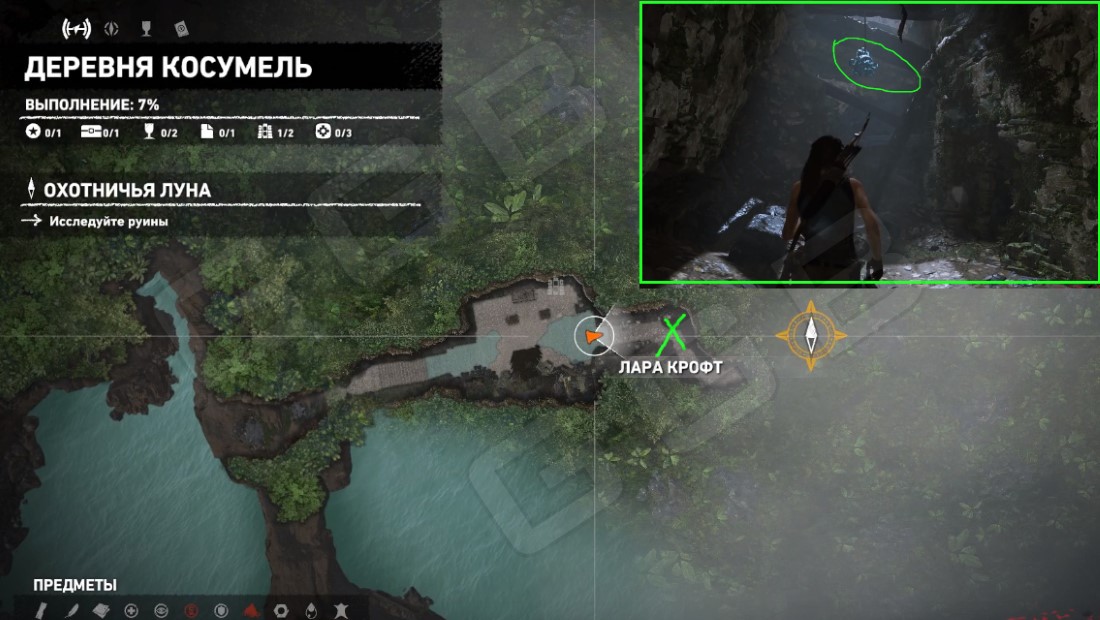The image size is (1100, 620).
Task: Select the orange compass waypoint marker
Action: click(x=811, y=335)
